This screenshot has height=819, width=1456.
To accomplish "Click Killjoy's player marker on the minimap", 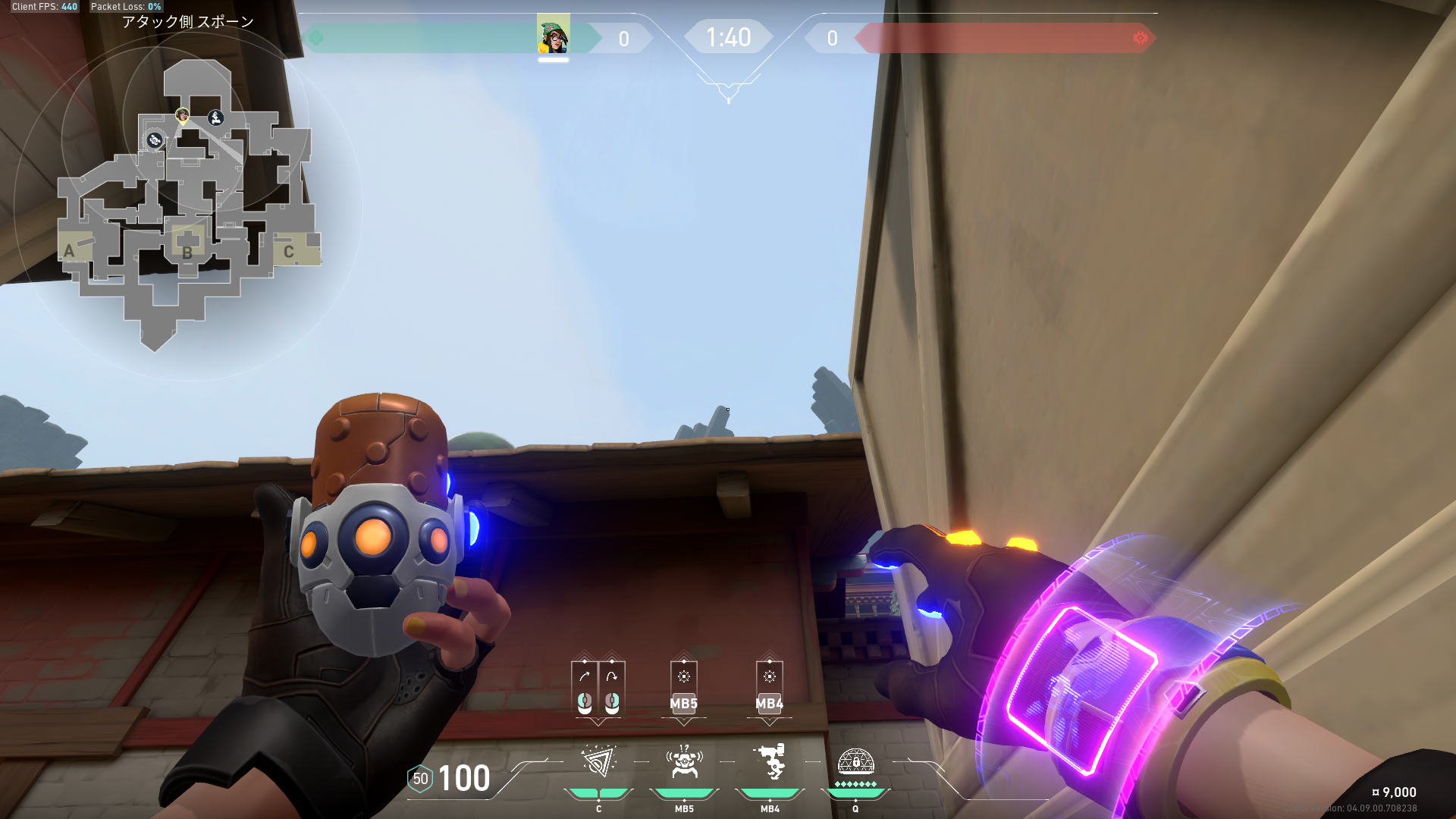I will [x=182, y=115].
